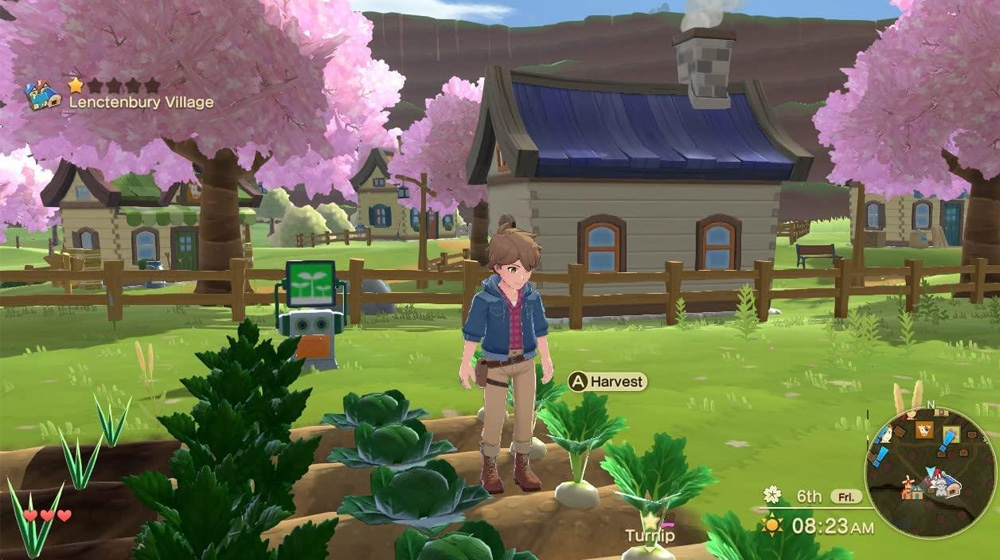
Task: Click the Lenctenbury Village house icon
Action: (x=41, y=96)
